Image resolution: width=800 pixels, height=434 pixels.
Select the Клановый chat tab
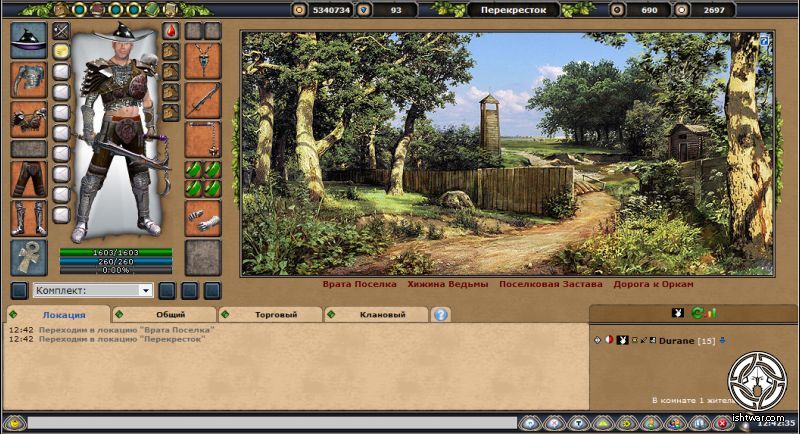click(x=380, y=314)
